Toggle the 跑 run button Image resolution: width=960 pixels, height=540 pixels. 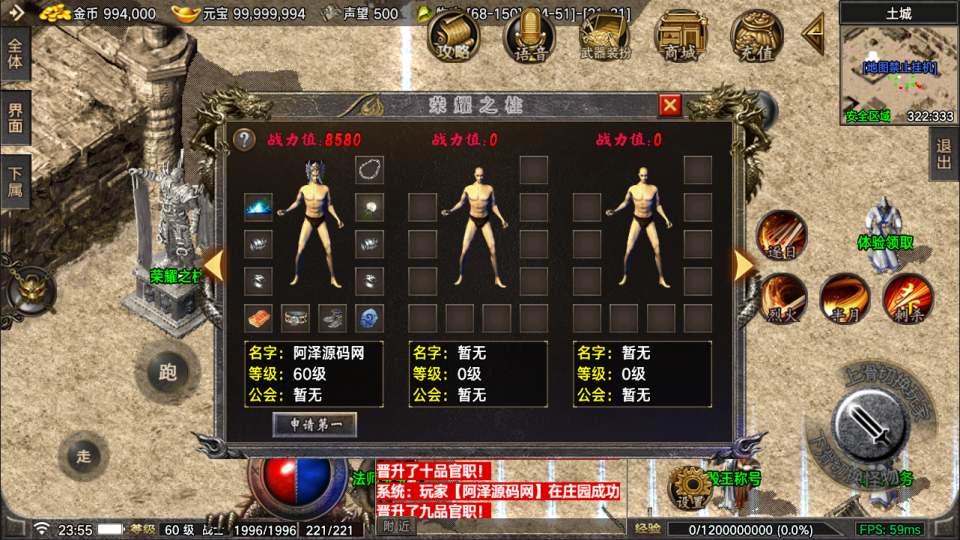point(167,373)
